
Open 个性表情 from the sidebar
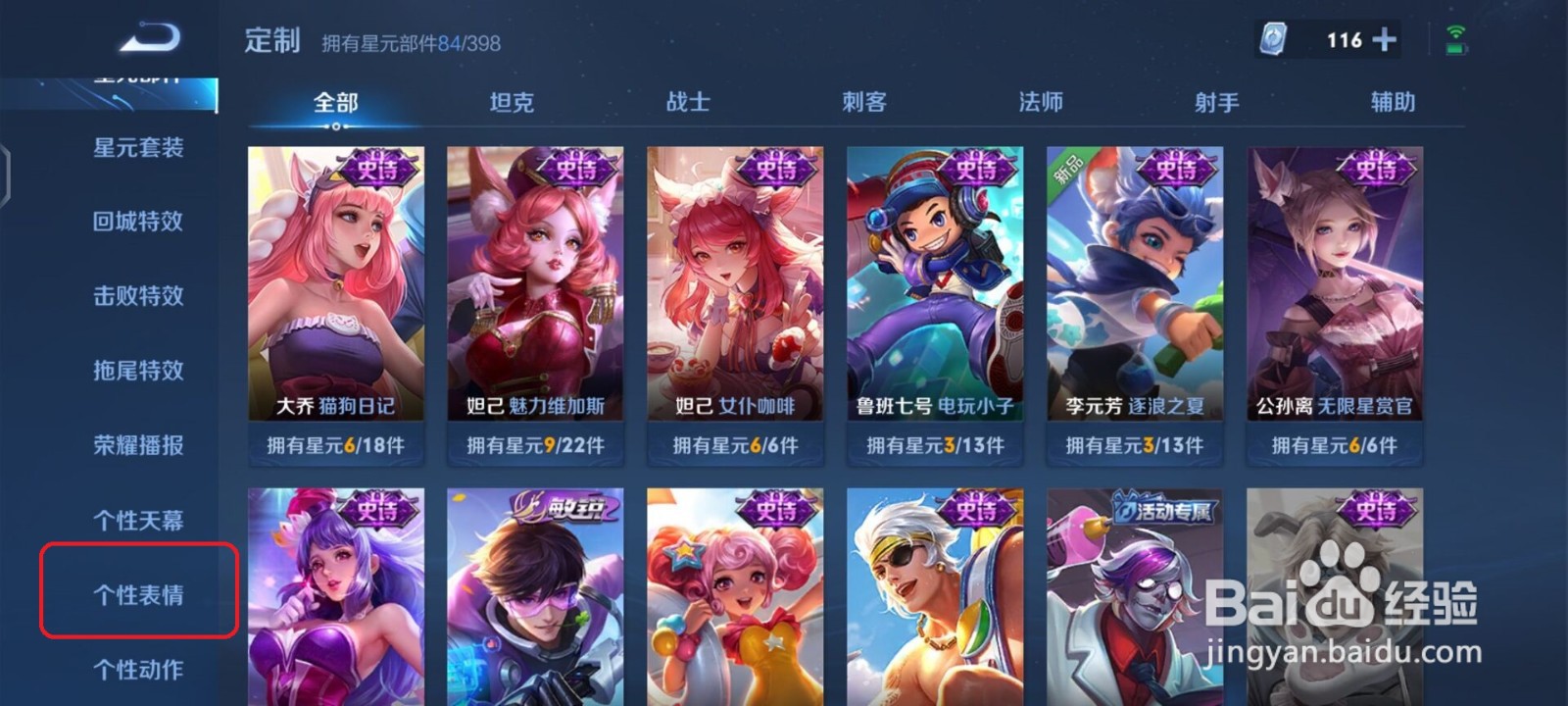pos(137,594)
